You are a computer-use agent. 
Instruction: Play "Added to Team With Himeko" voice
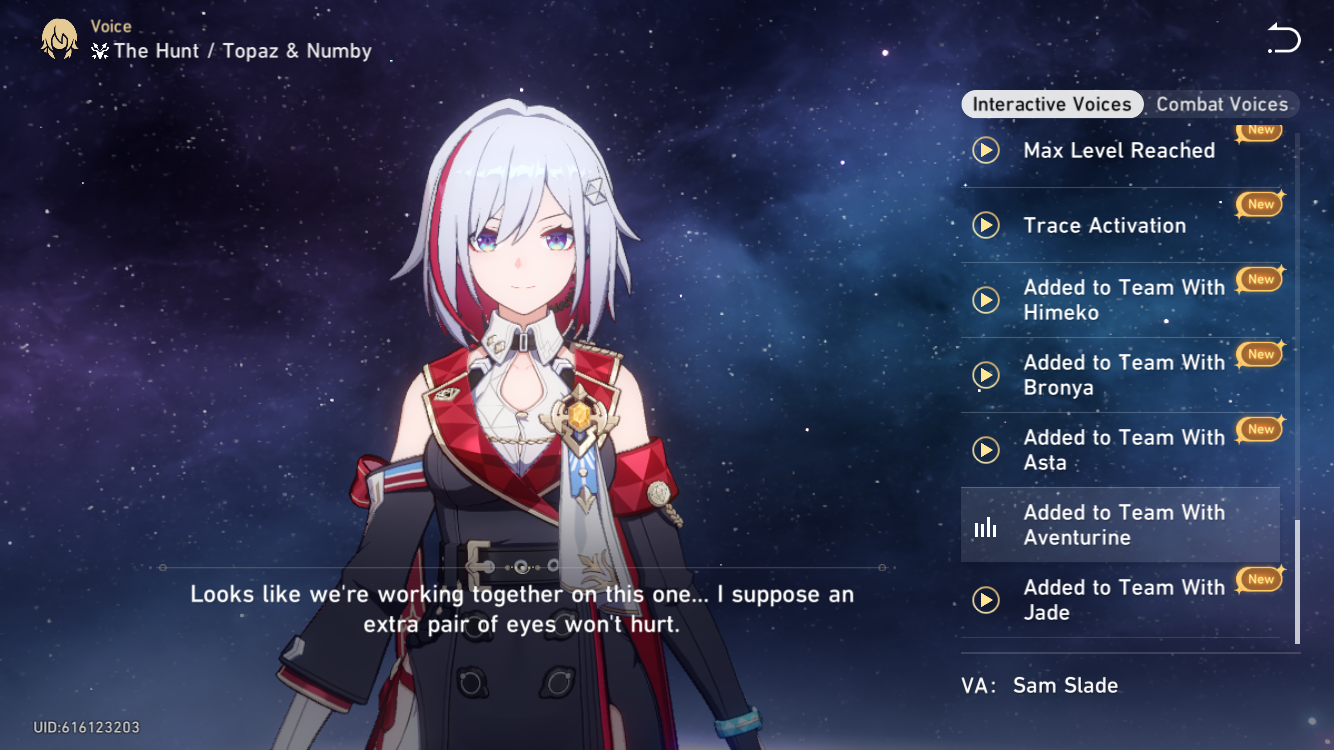[986, 299]
